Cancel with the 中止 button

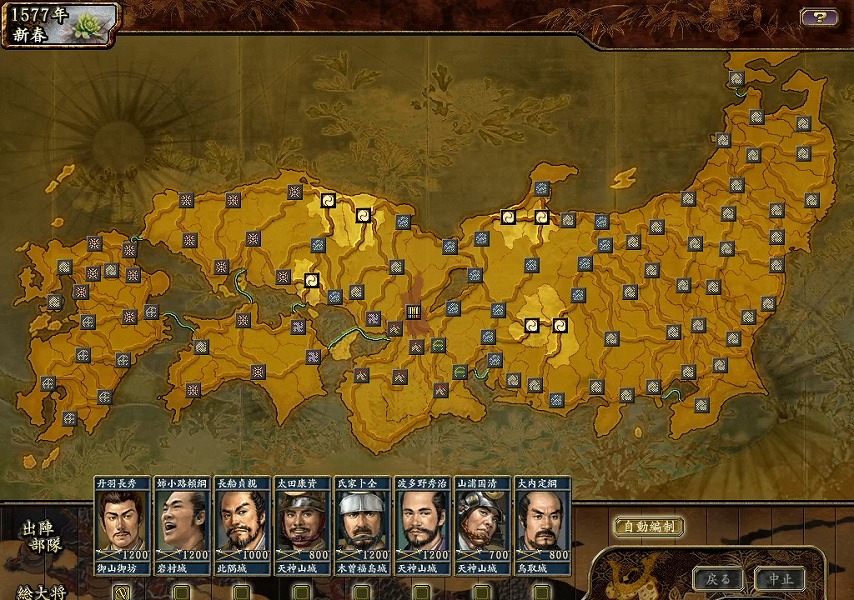coord(780,579)
